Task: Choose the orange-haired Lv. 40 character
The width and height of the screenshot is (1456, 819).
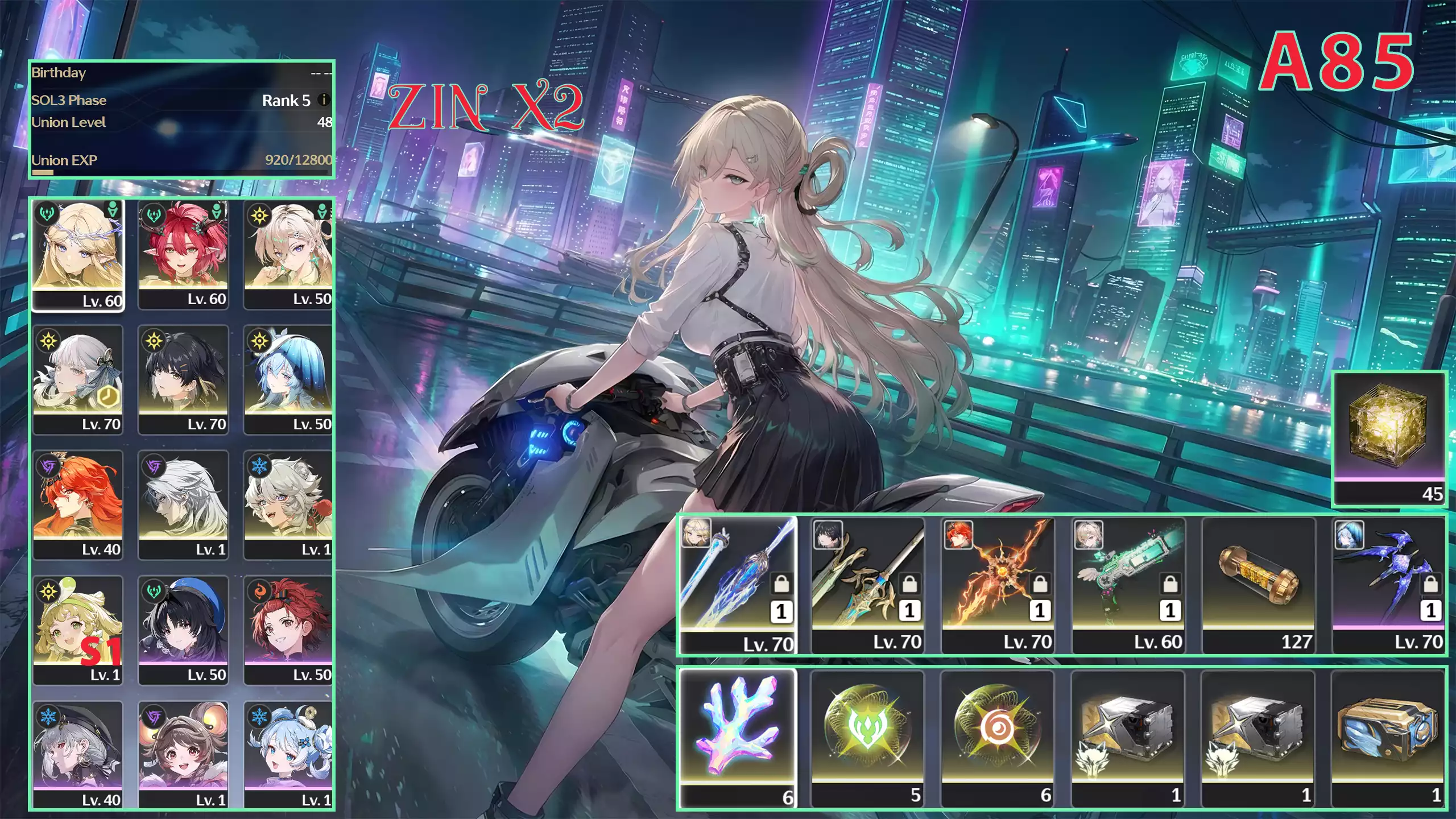Action: [x=78, y=504]
